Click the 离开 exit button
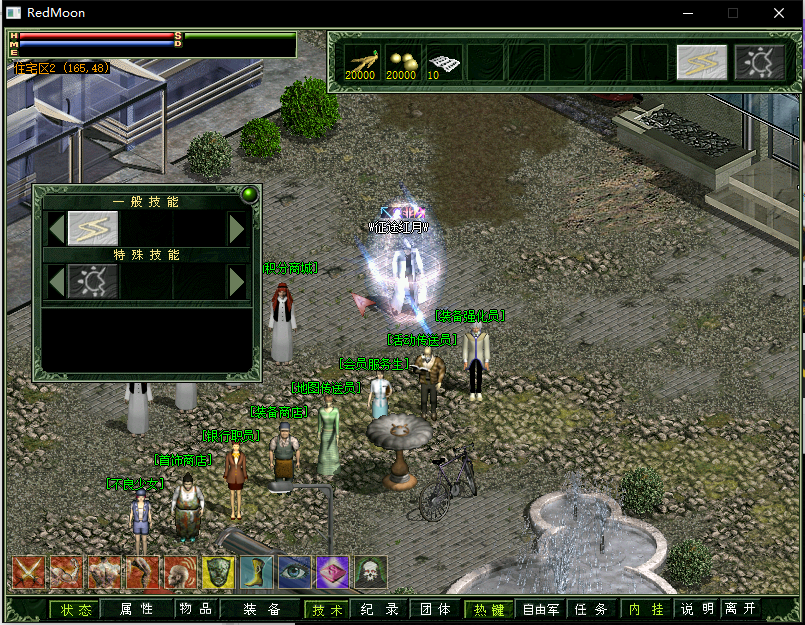 (740, 609)
